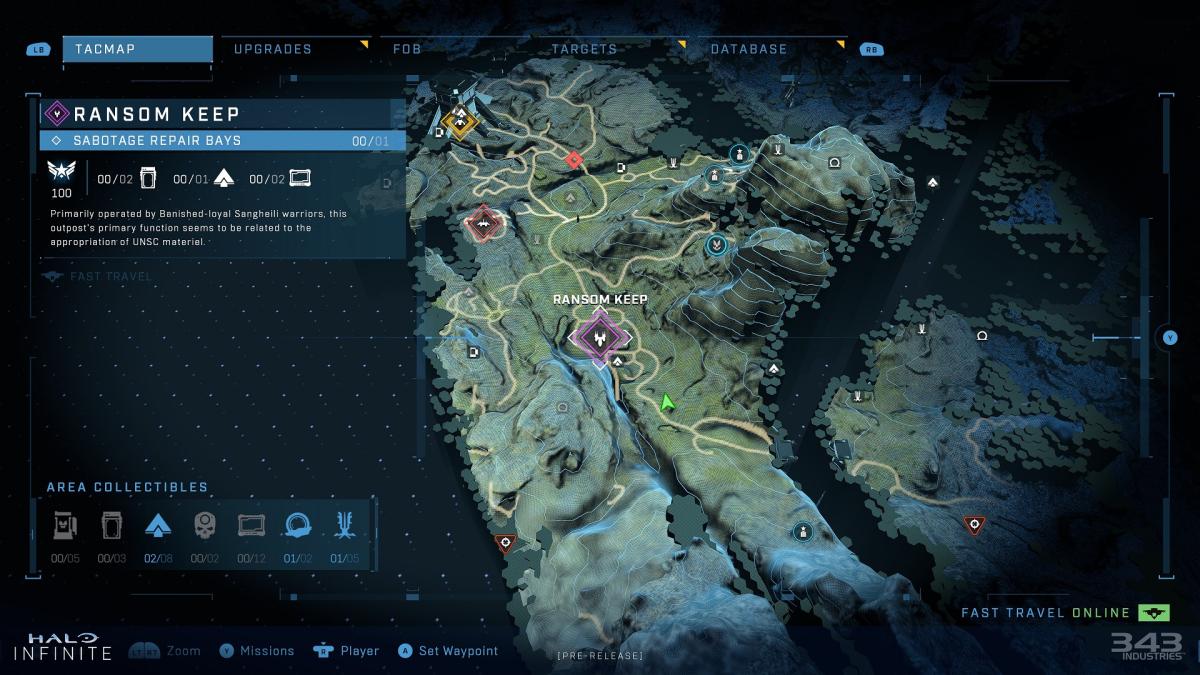This screenshot has width=1200, height=675.
Task: Click the orange diamond marker on map
Action: click(x=460, y=122)
